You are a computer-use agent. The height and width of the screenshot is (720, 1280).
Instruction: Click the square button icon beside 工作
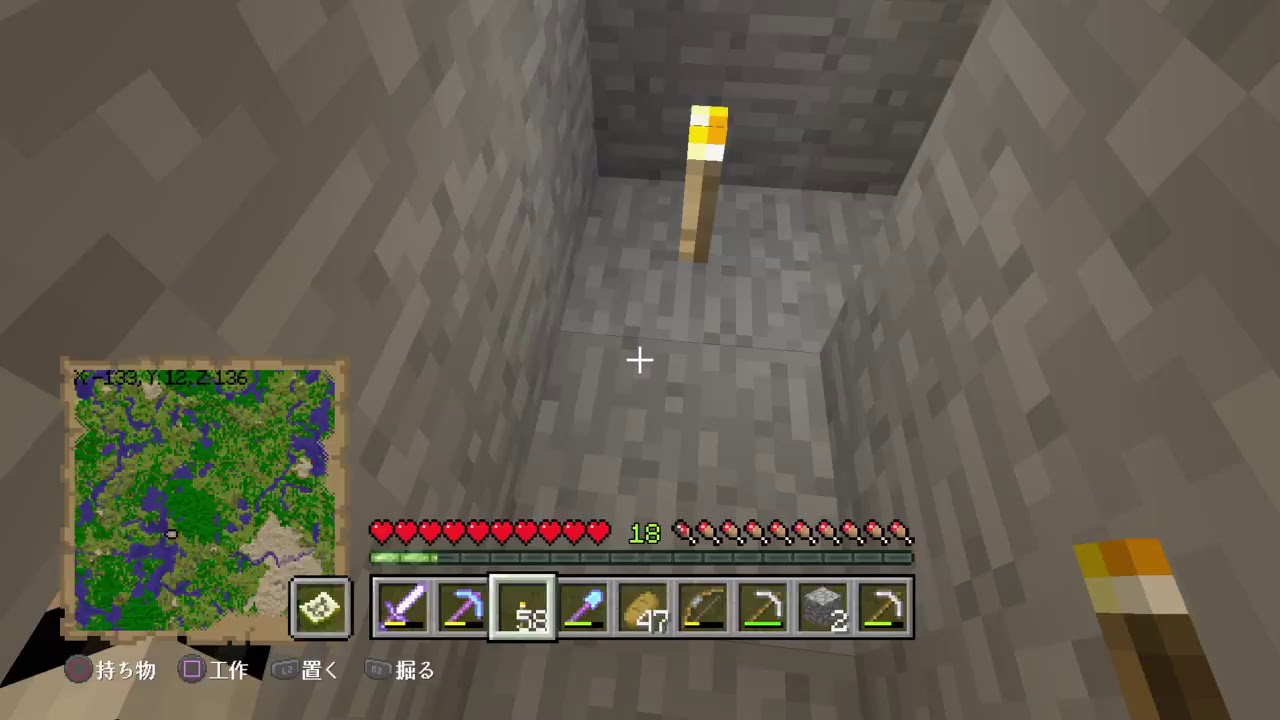191,670
